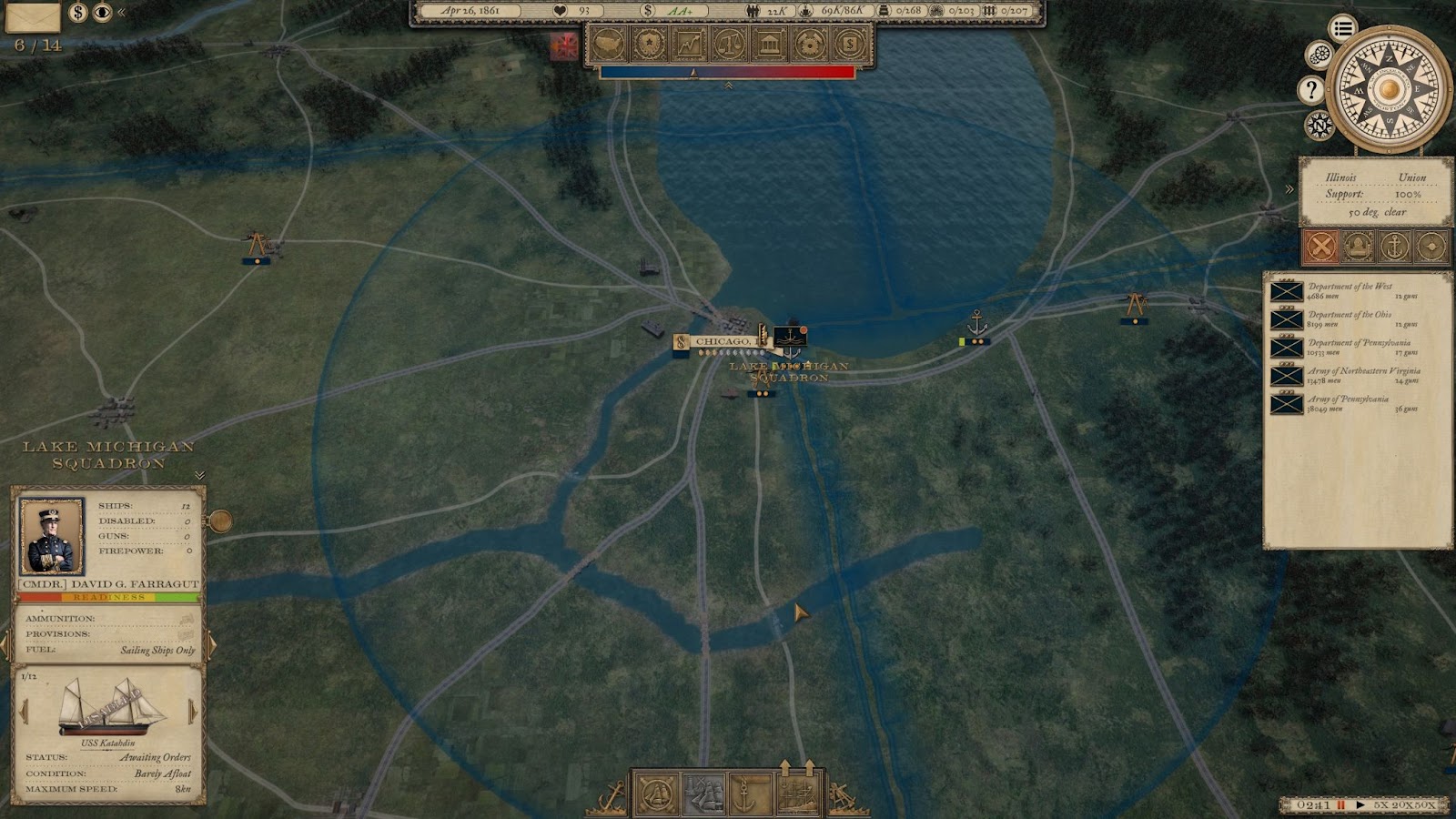Open the gear and hammers industry panel

pyautogui.click(x=809, y=44)
